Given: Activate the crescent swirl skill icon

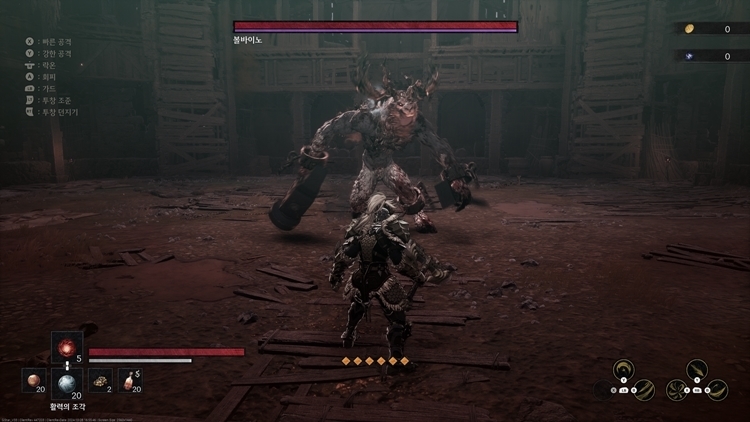Looking at the screenshot, I should click(623, 368).
